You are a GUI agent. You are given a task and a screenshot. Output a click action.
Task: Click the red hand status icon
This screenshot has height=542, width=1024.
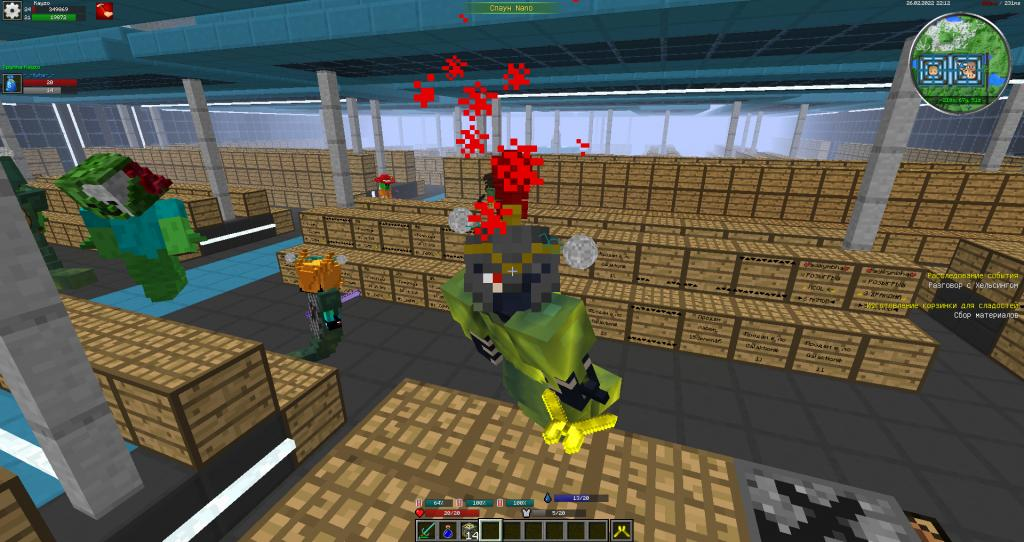point(104,12)
